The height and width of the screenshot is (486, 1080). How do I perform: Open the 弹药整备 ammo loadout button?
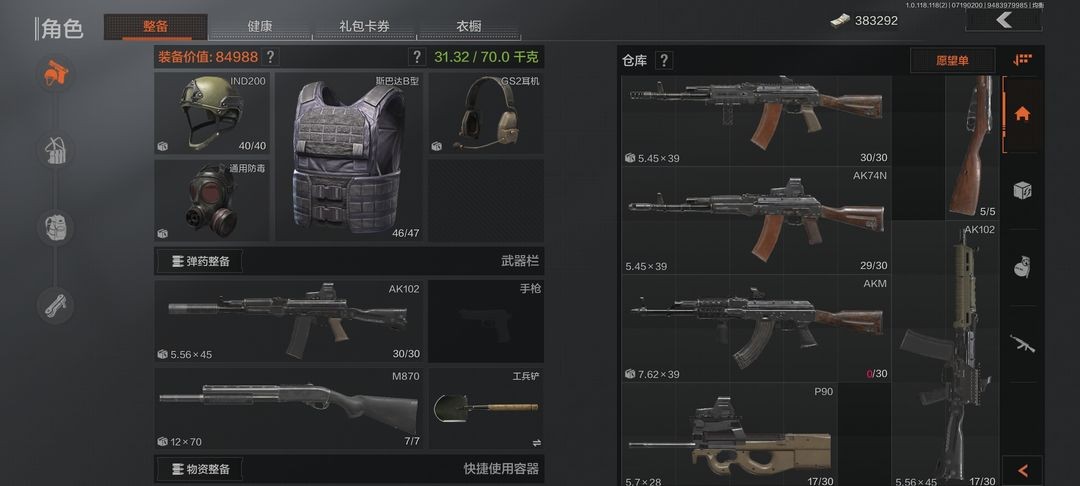[200, 262]
